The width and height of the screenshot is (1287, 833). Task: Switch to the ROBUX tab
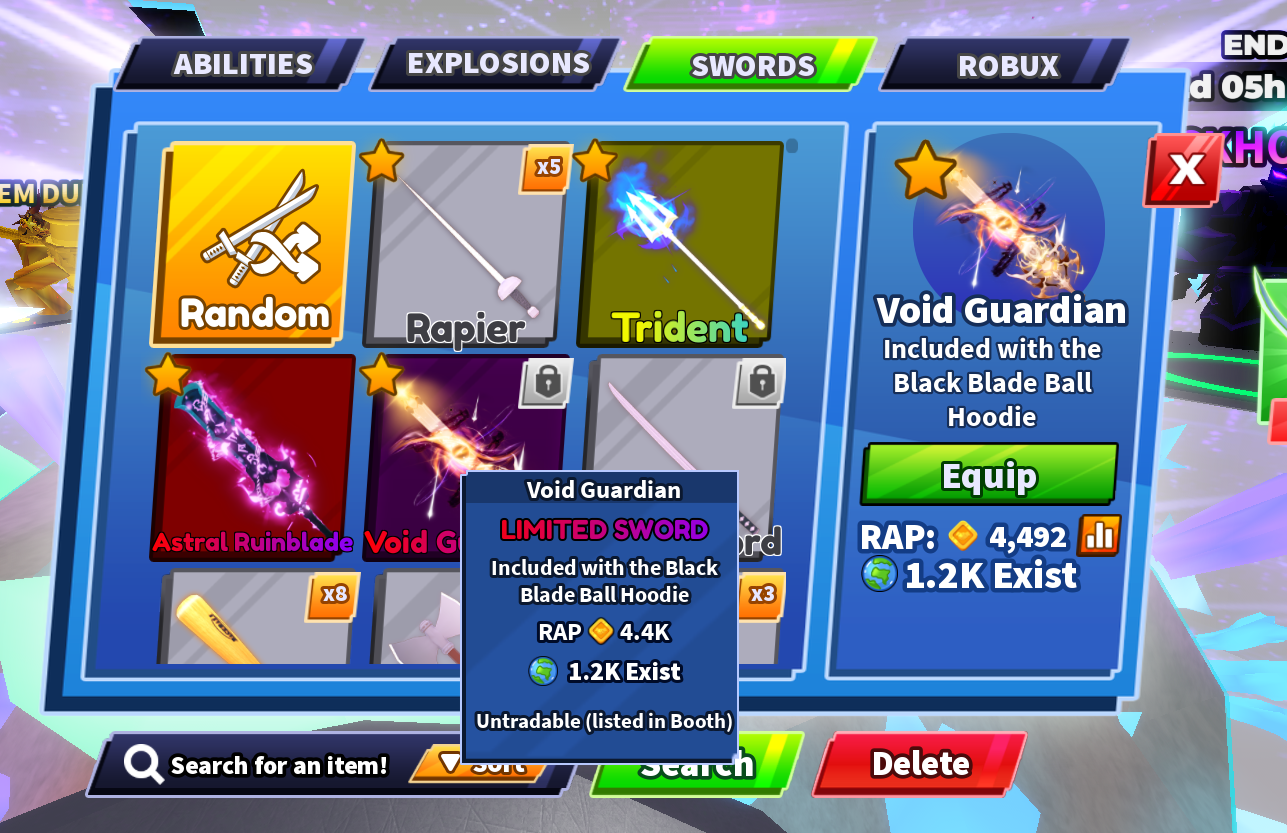[1008, 65]
